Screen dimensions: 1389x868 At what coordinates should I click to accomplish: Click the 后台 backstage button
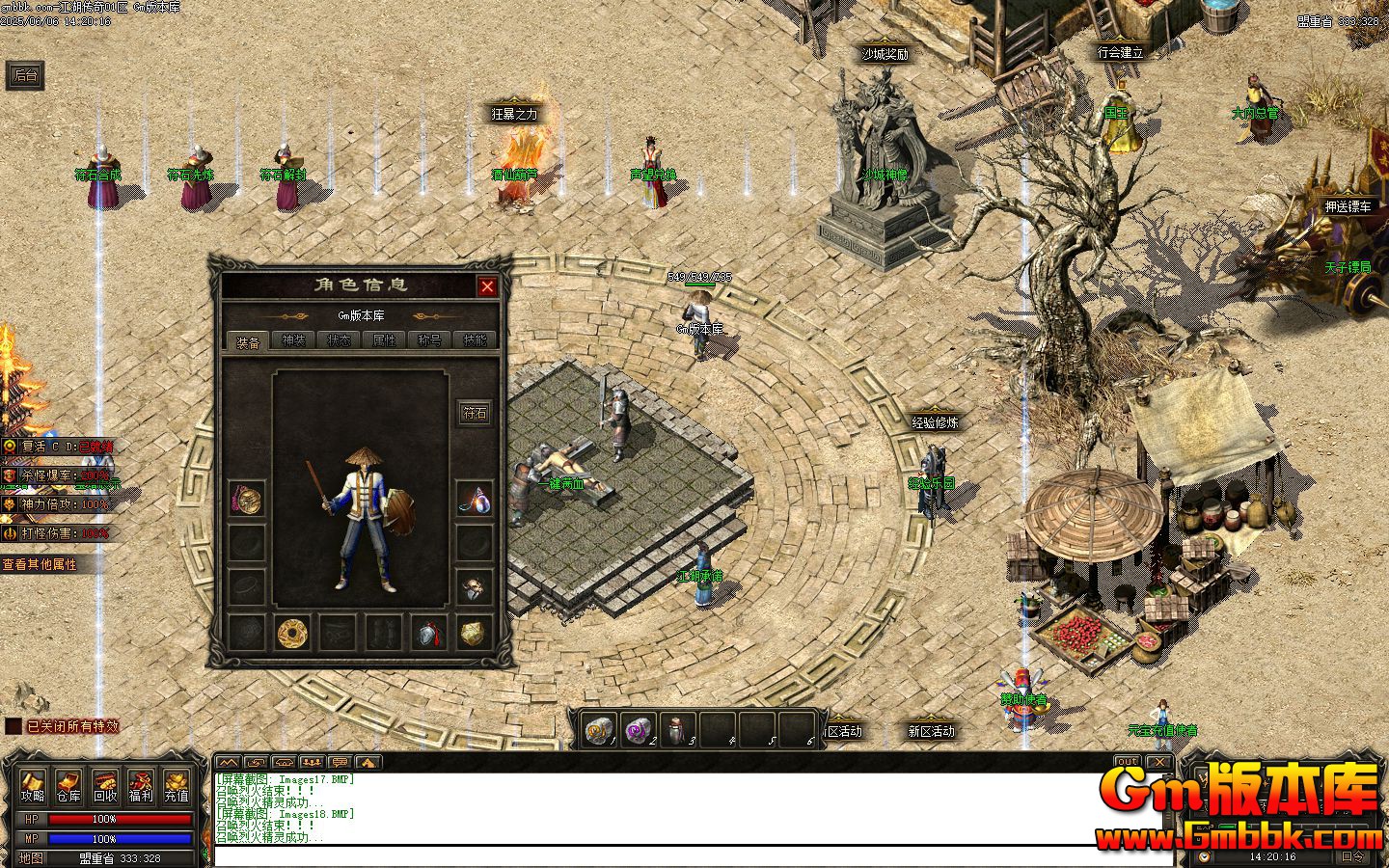pos(26,75)
